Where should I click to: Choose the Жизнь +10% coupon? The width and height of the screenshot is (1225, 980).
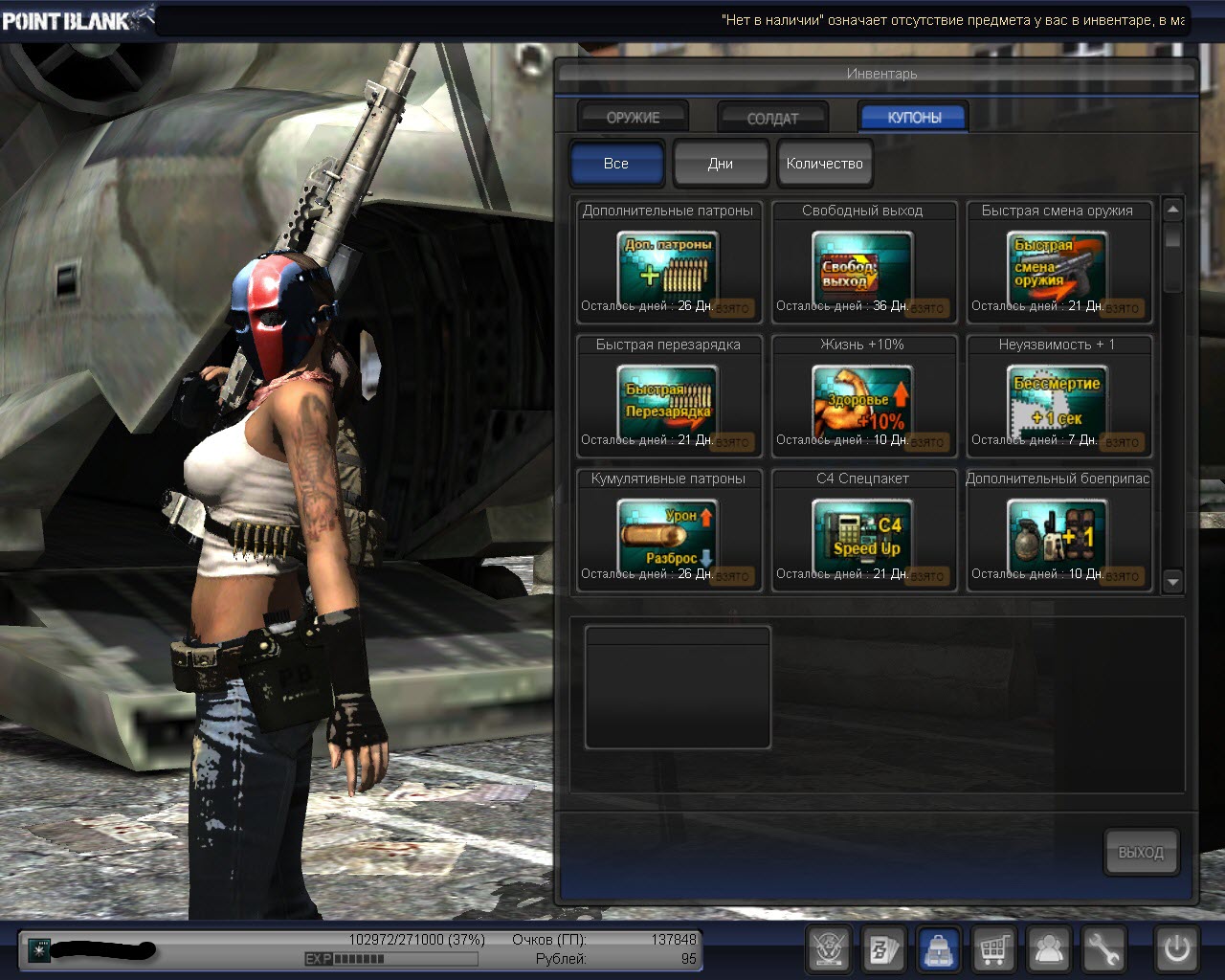(863, 402)
